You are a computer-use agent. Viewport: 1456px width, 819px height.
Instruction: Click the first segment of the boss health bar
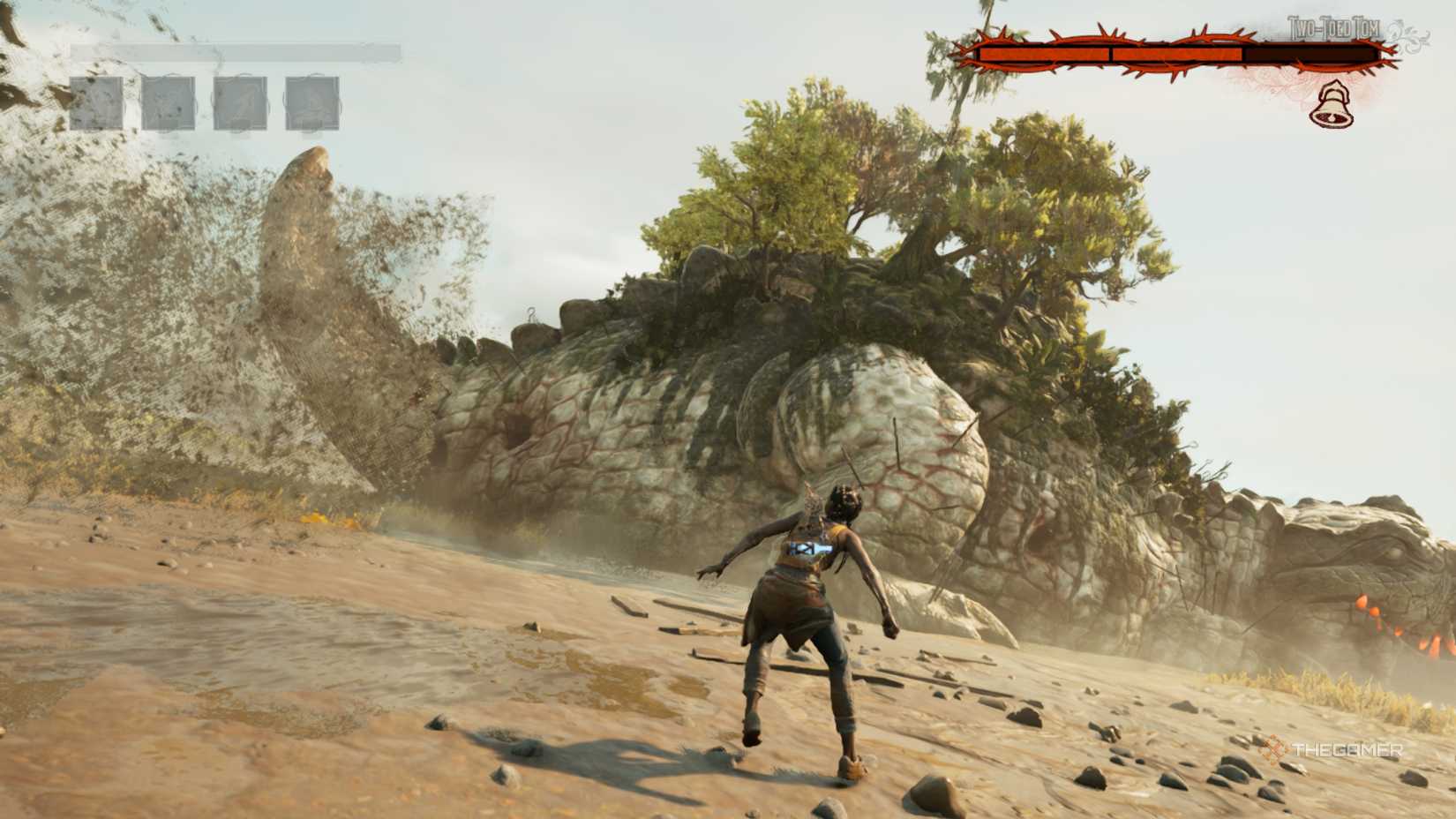(x=1043, y=54)
